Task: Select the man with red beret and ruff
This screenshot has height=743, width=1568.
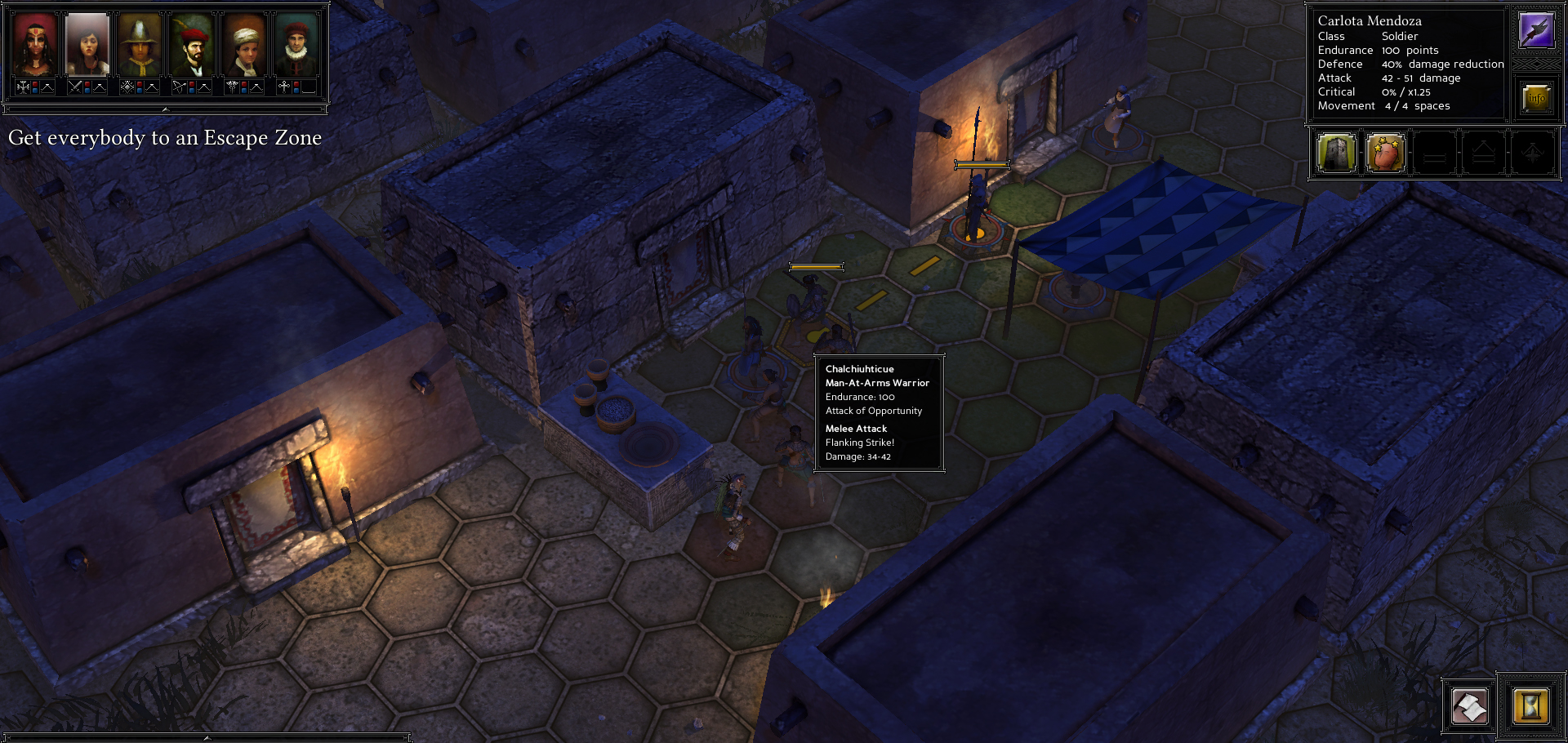Action: (x=296, y=44)
